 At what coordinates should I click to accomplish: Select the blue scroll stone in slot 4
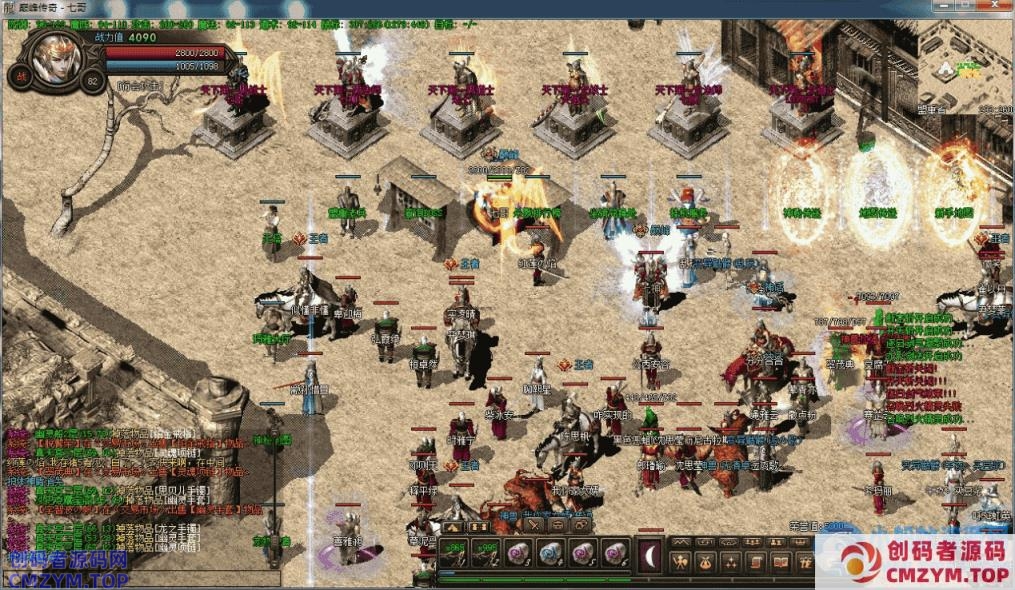pyautogui.click(x=551, y=553)
